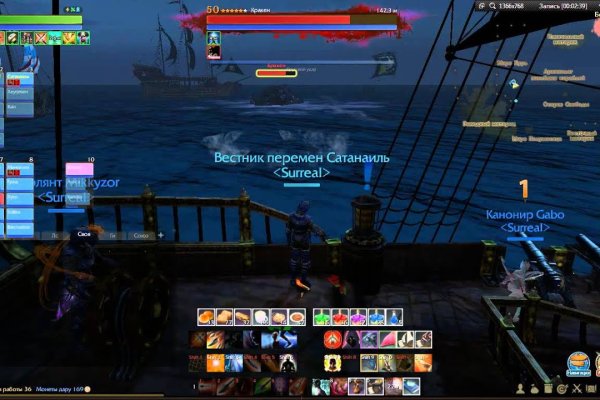Add a new chat tab with plus button
This screenshot has height=400, width=600.
[x=160, y=235]
